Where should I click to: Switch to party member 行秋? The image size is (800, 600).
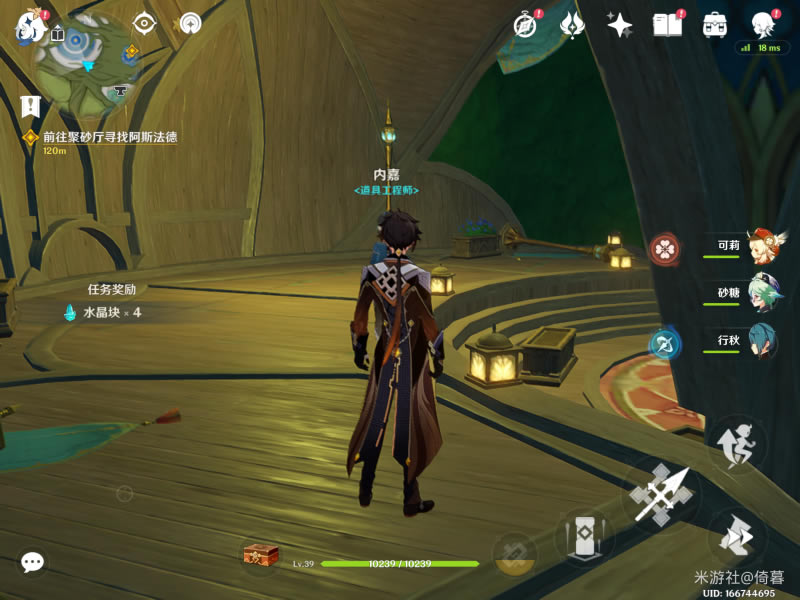point(762,341)
